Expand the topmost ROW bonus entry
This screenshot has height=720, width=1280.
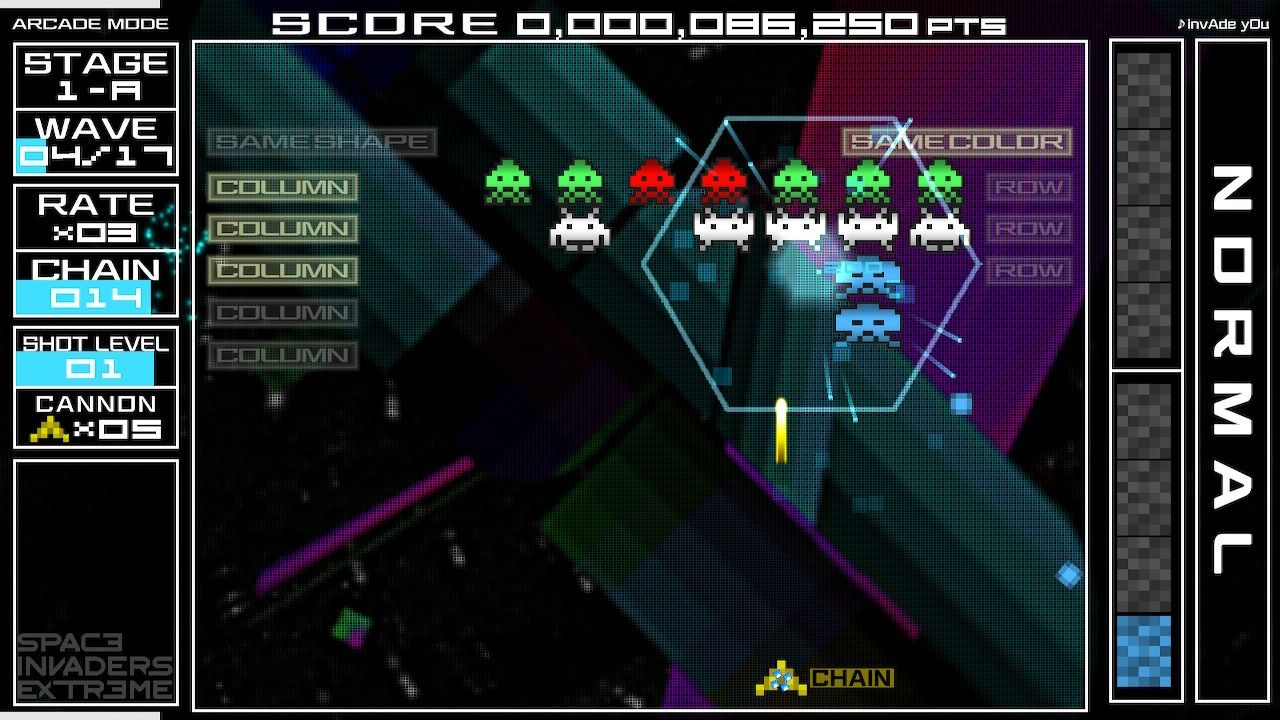[1028, 187]
